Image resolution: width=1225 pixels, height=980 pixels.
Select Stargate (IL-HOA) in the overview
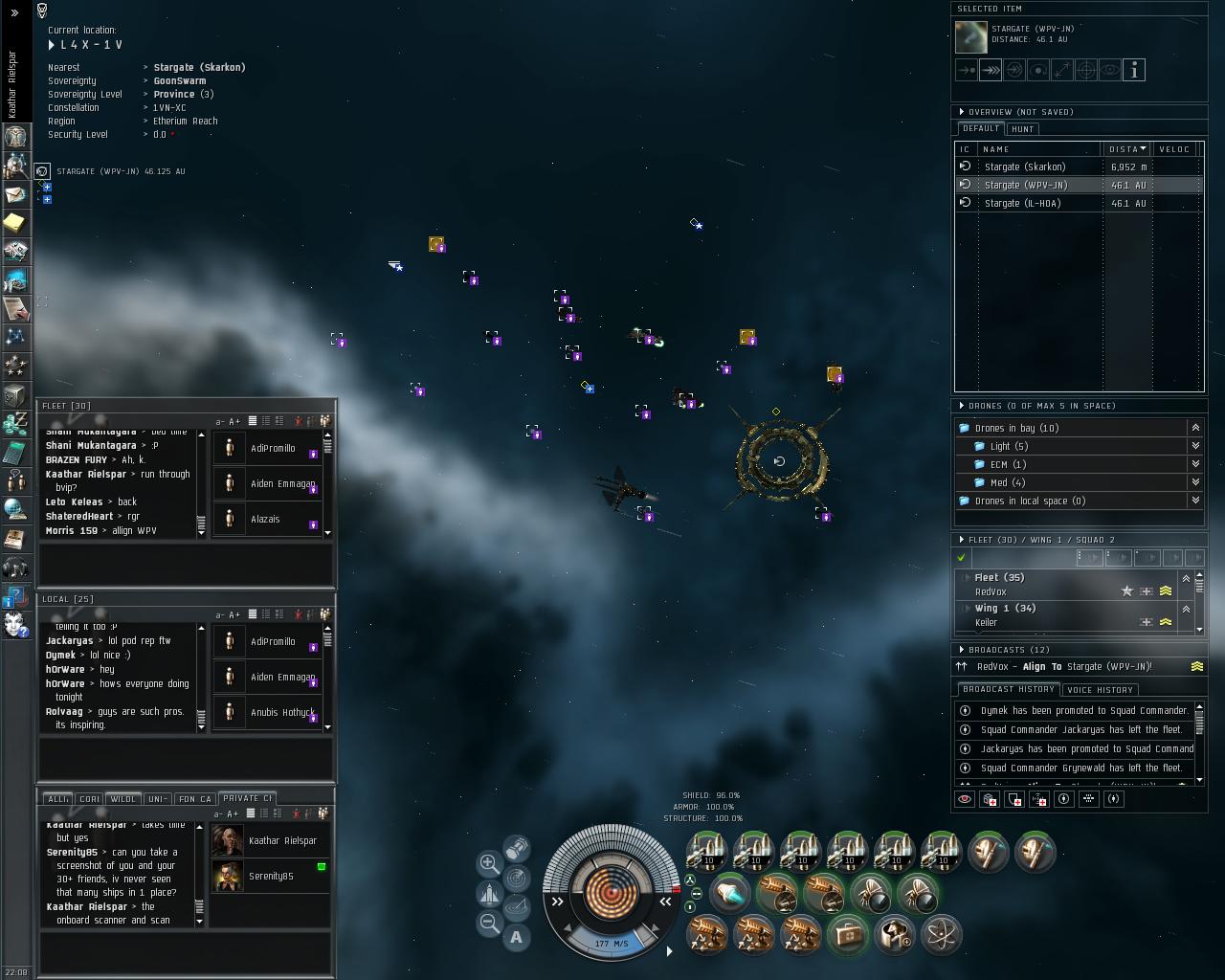tap(1023, 203)
